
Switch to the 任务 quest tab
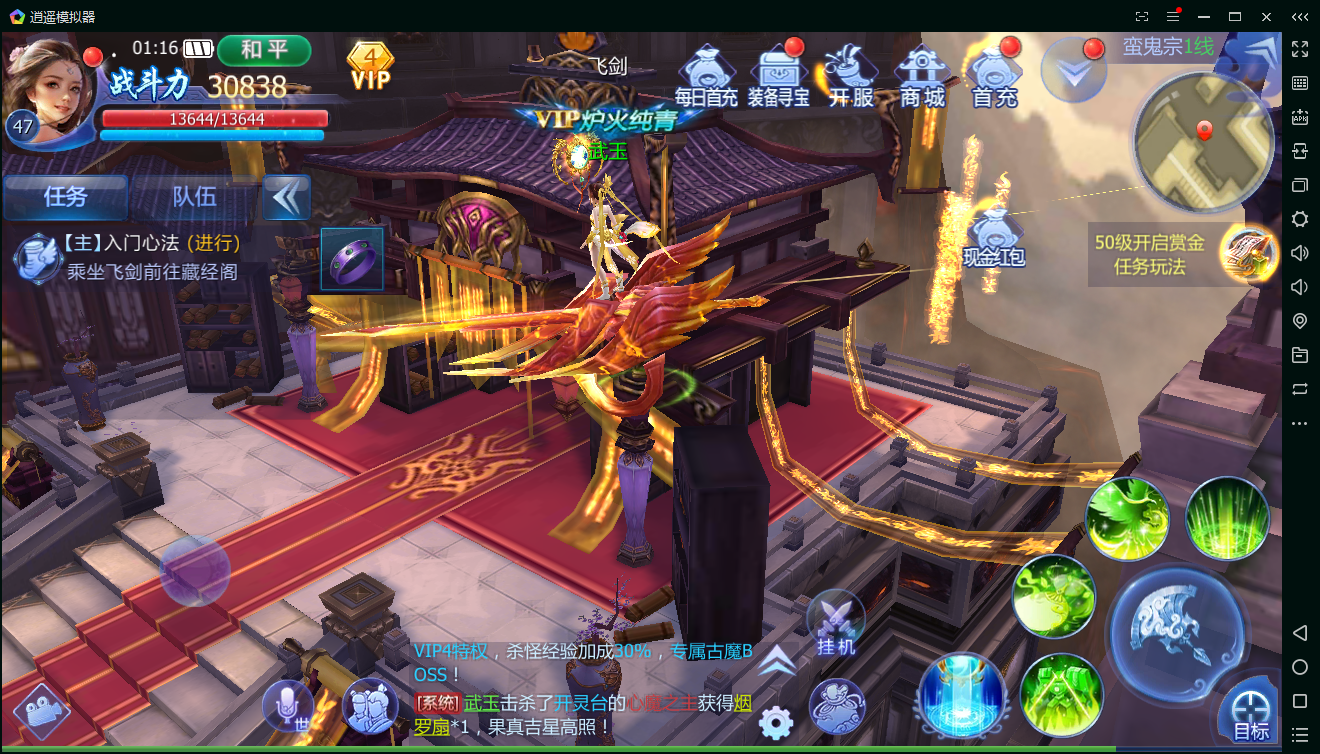coord(66,197)
